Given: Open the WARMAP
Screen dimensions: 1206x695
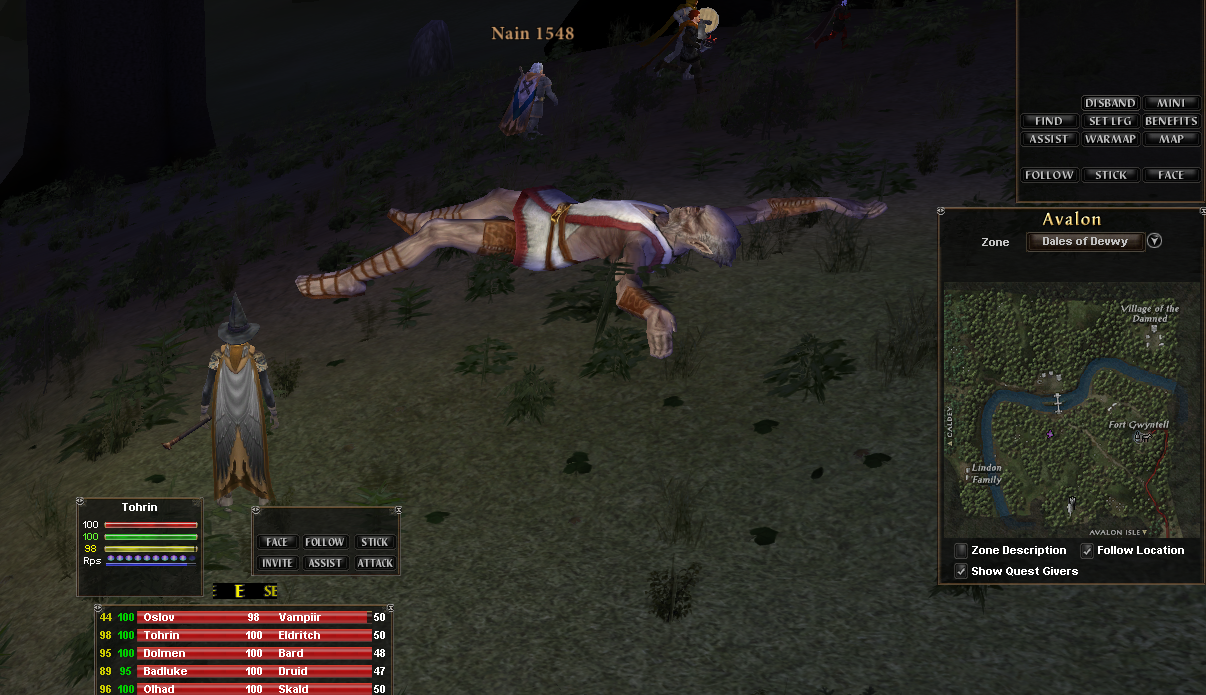Looking at the screenshot, I should click(1110, 139).
